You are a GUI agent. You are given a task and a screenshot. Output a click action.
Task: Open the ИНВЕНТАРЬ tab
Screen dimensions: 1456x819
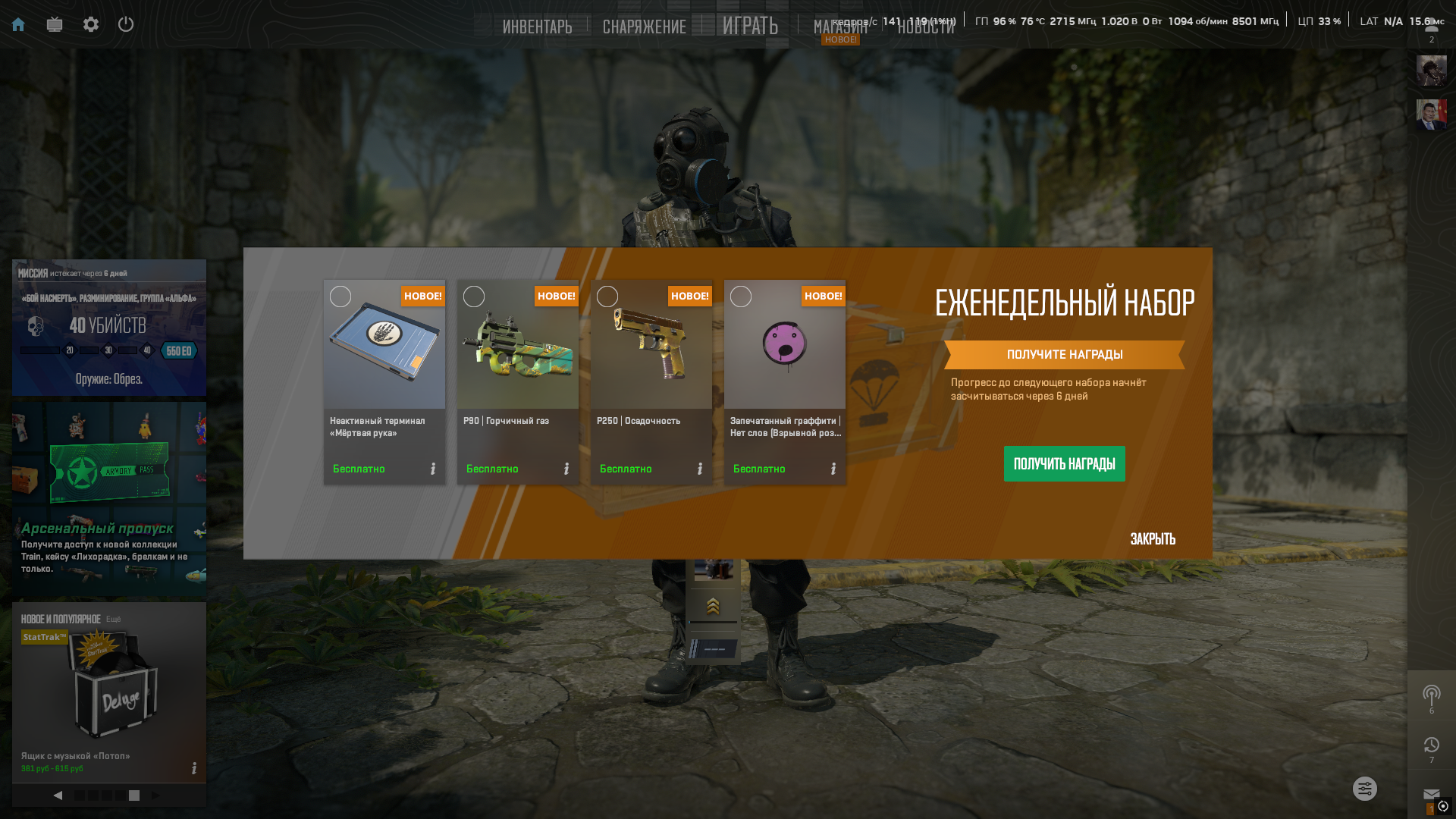tap(537, 27)
